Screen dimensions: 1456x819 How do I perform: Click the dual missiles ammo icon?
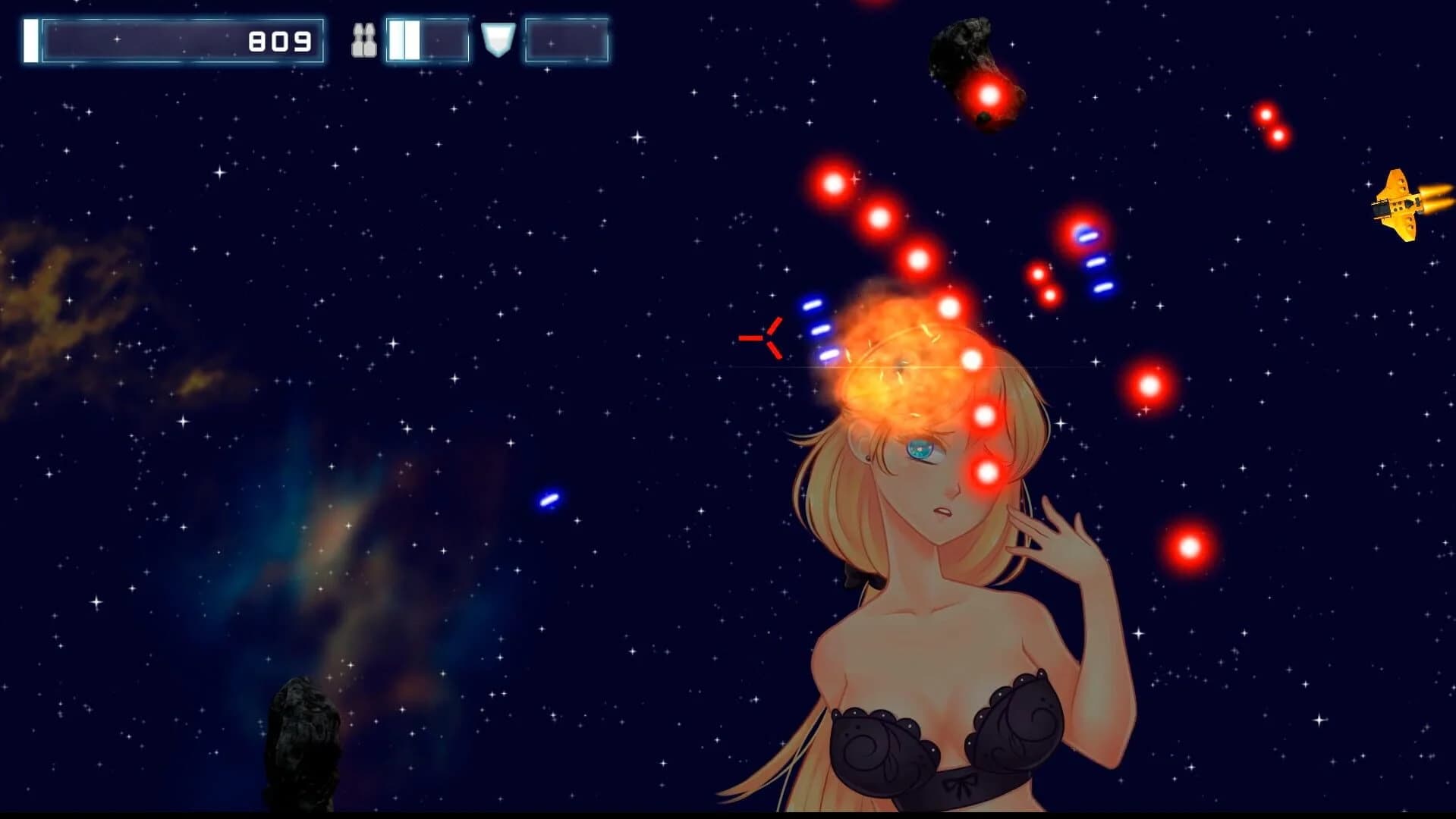coord(364,42)
